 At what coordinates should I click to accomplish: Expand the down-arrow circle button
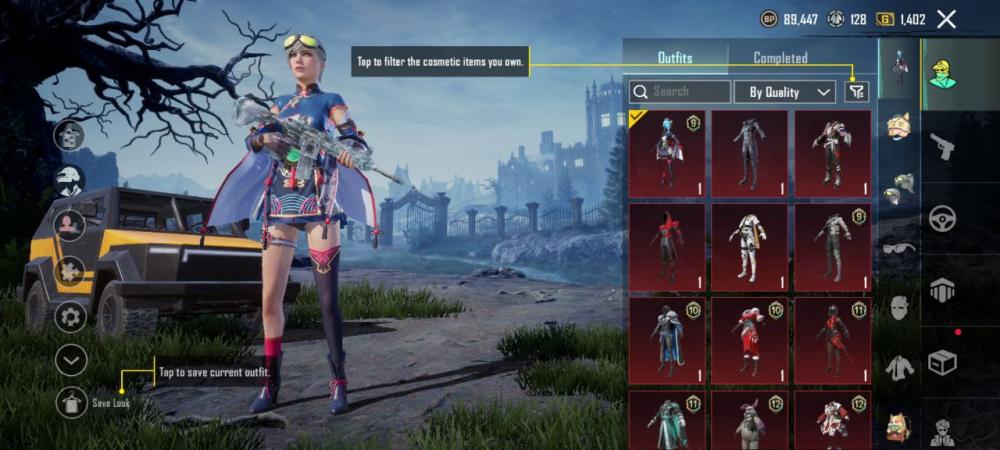click(71, 359)
